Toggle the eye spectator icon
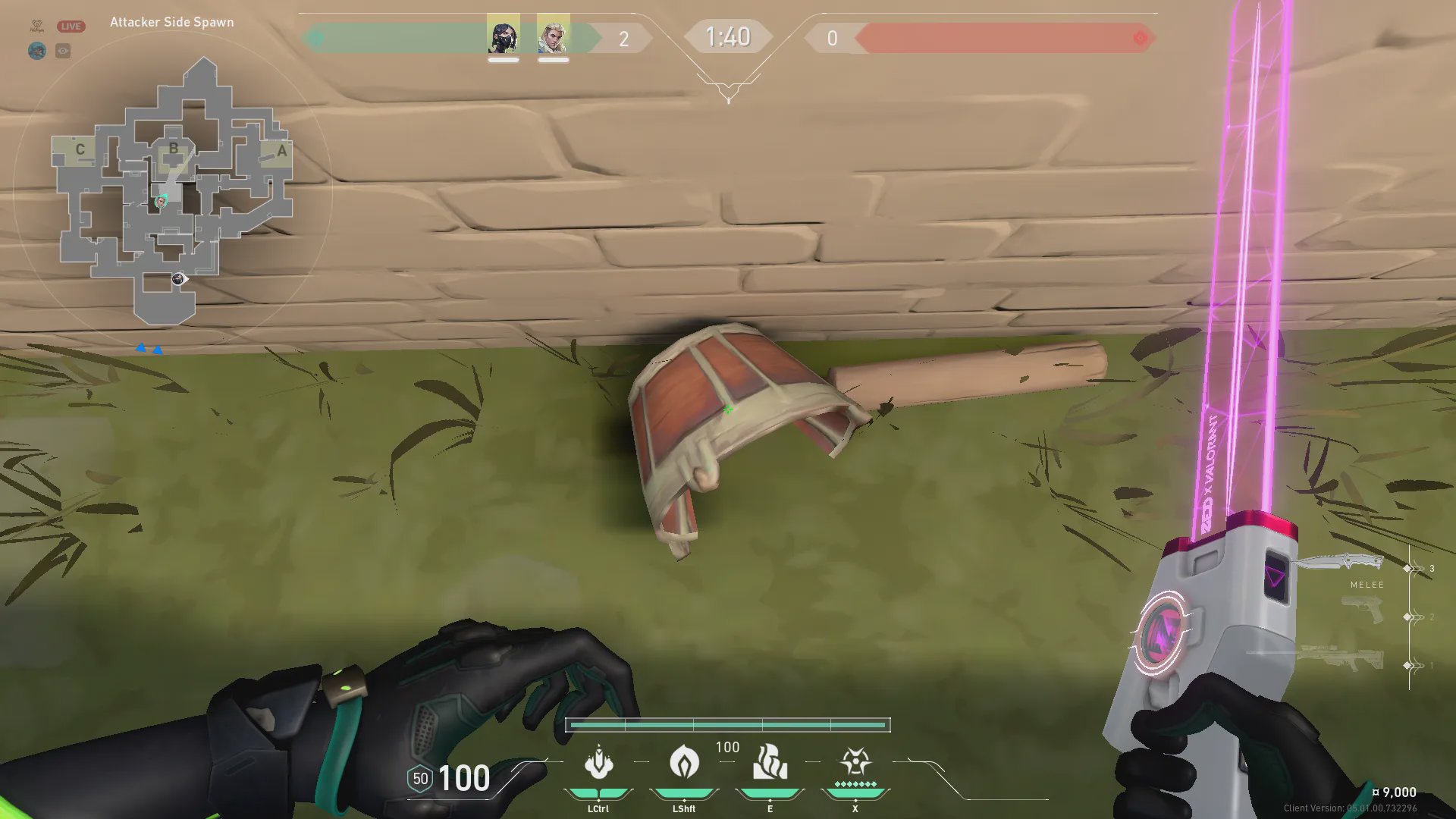 [x=63, y=51]
